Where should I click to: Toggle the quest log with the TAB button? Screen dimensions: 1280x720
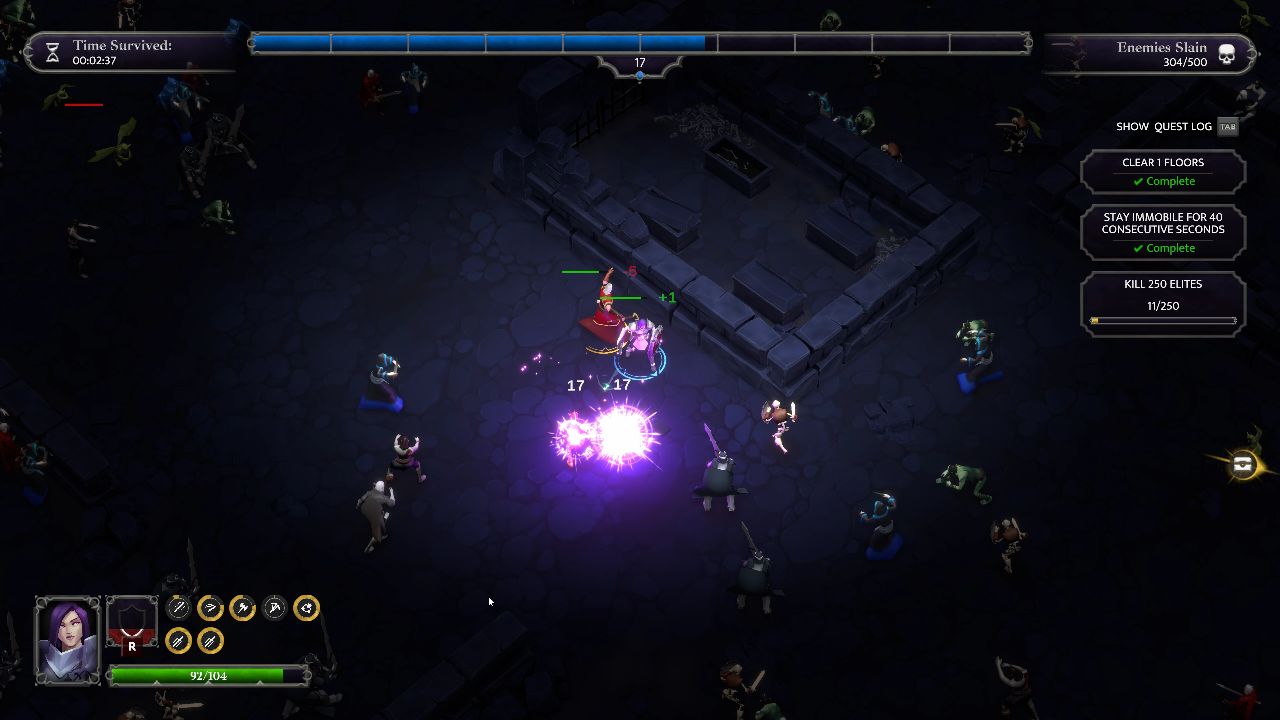coord(1228,126)
